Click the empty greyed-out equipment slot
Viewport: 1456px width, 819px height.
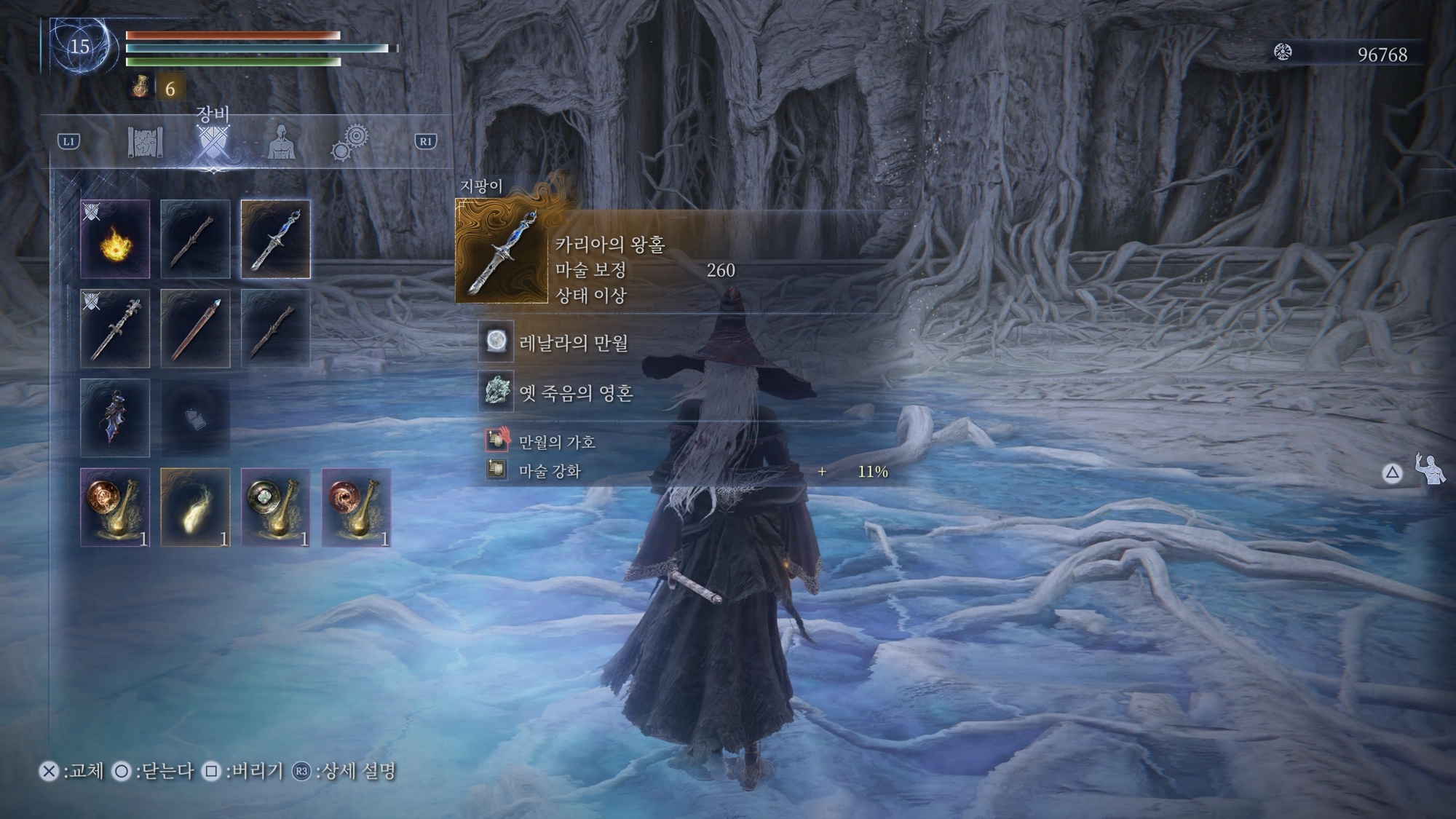coord(195,418)
